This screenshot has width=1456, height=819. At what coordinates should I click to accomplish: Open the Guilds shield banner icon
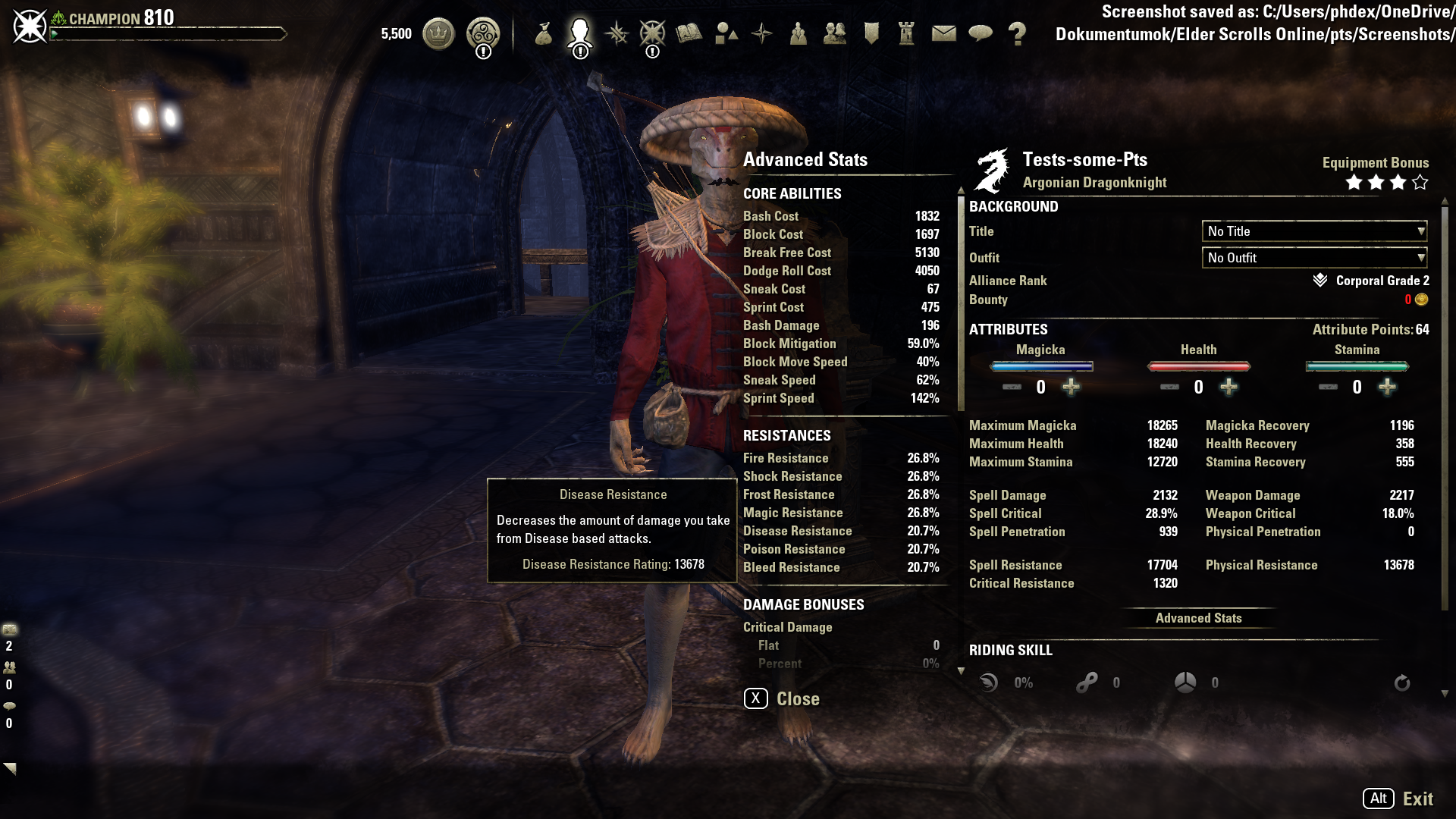871,33
